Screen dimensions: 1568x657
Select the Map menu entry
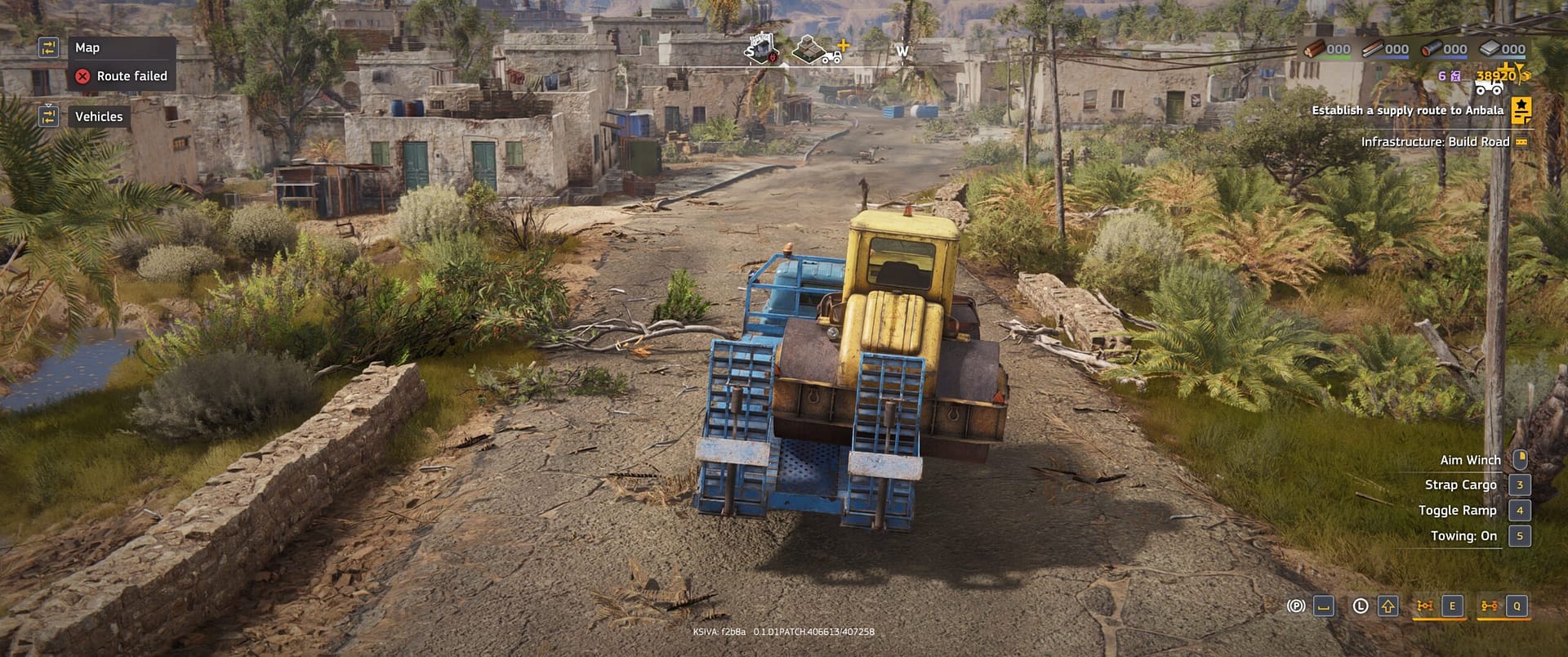pos(88,47)
